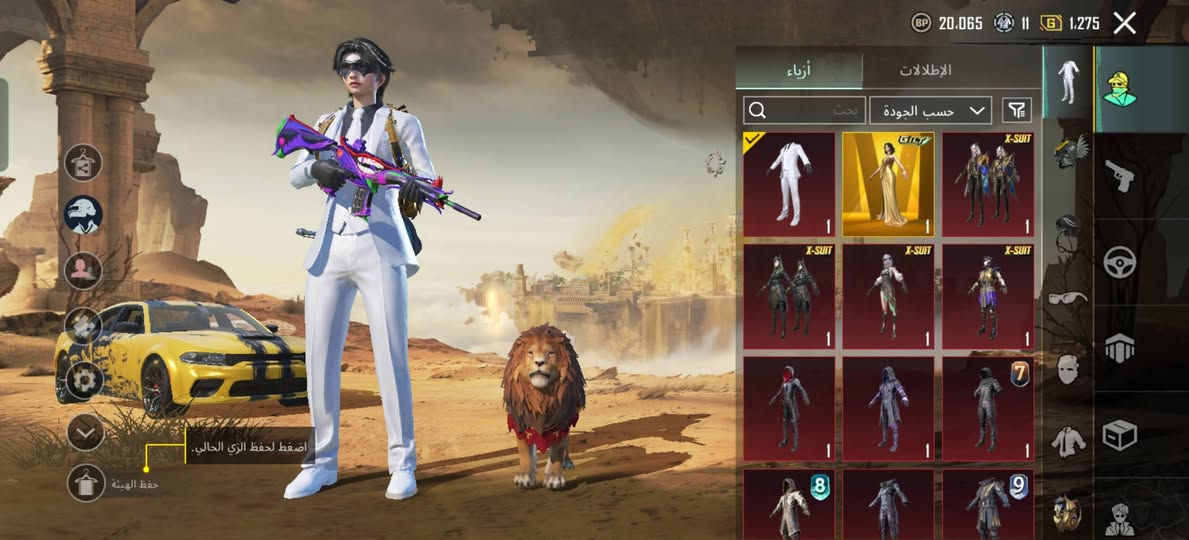Viewport: 1189px width, 540px height.
Task: Pick the outfit tile with the number 7 badge
Action: tap(987, 404)
